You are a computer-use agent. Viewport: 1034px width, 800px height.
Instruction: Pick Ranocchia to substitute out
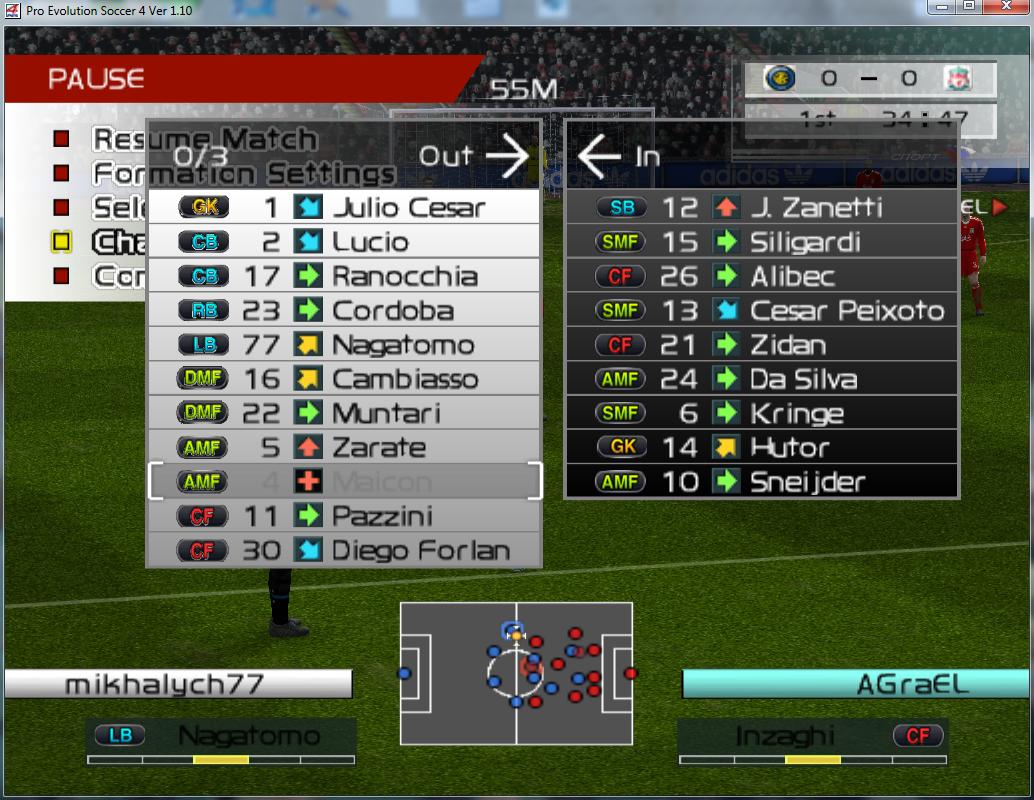[x=343, y=276]
